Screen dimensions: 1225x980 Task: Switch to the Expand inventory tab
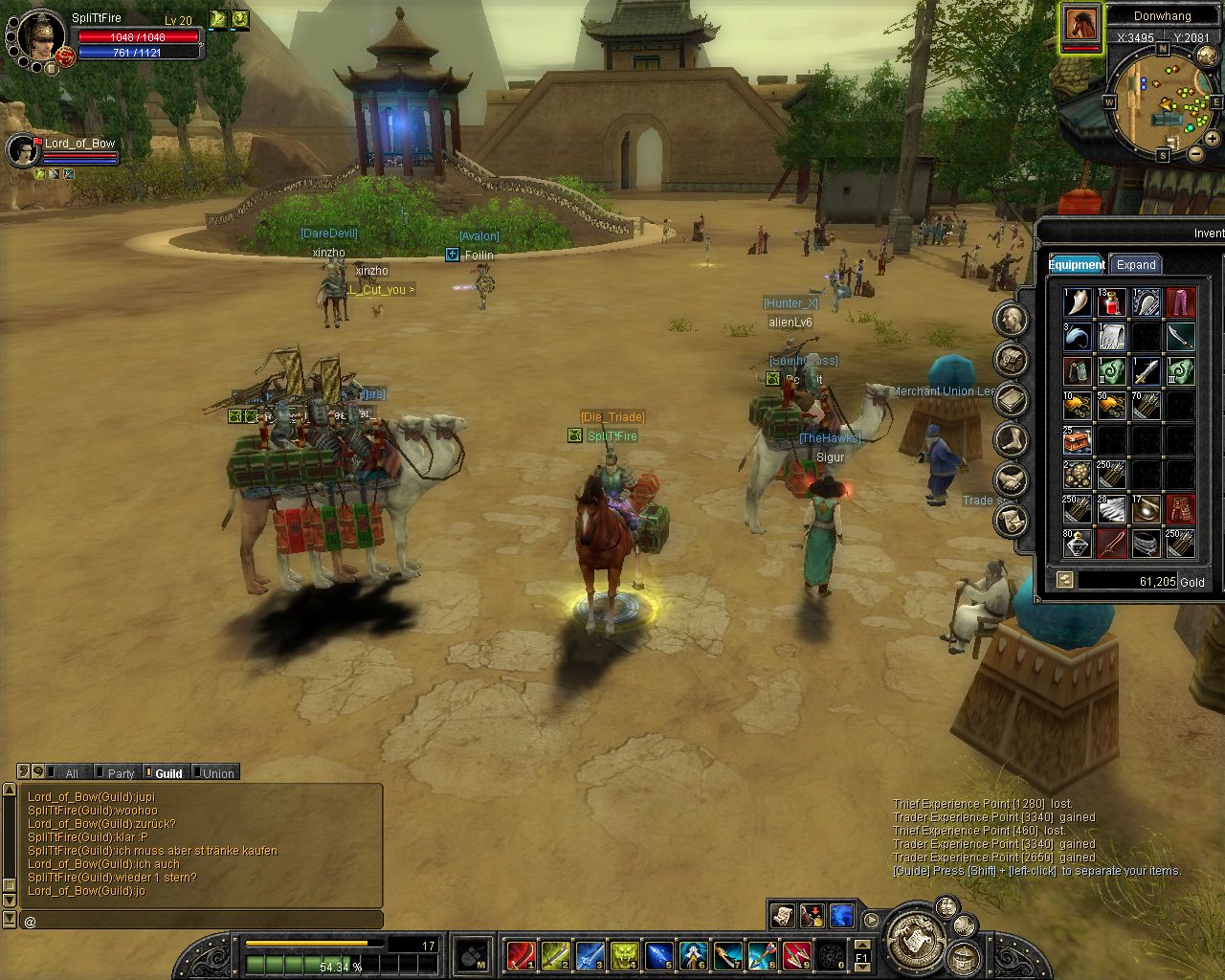coord(1136,265)
